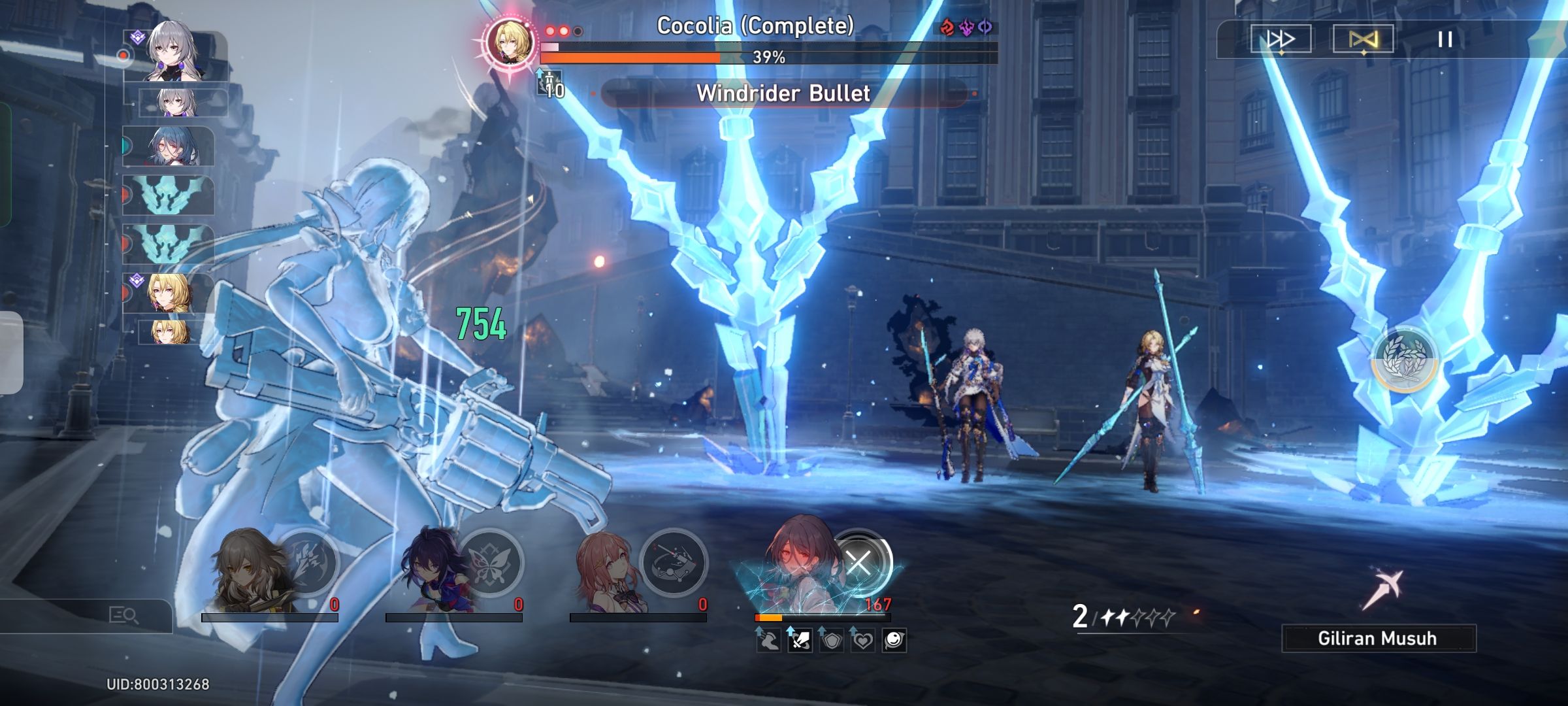The height and width of the screenshot is (706, 1568).
Task: Click the laurel wreath icon
Action: pos(1405,360)
